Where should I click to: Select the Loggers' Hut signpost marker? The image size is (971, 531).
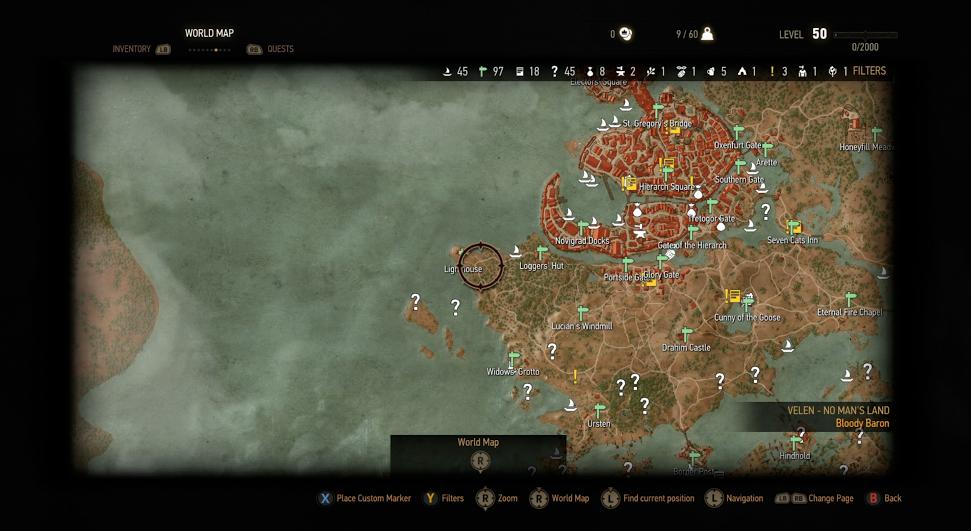(x=542, y=253)
